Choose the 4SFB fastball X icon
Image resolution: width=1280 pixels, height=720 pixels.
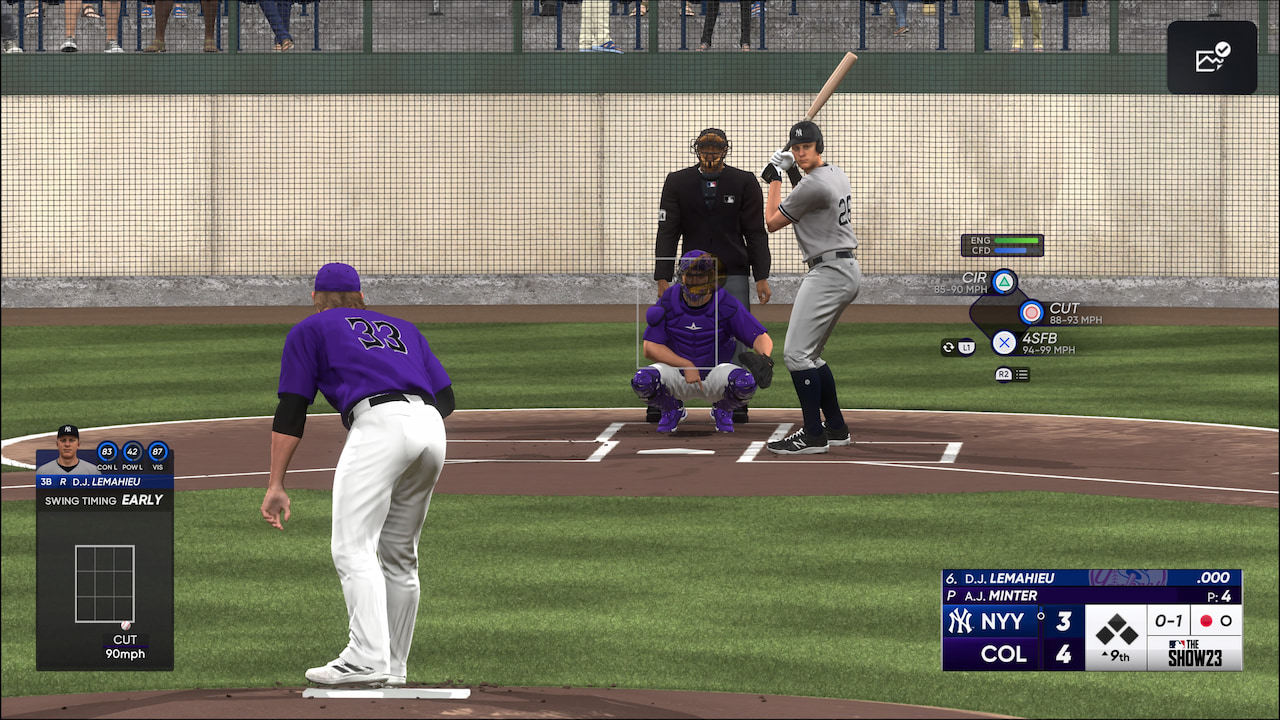pos(1005,343)
